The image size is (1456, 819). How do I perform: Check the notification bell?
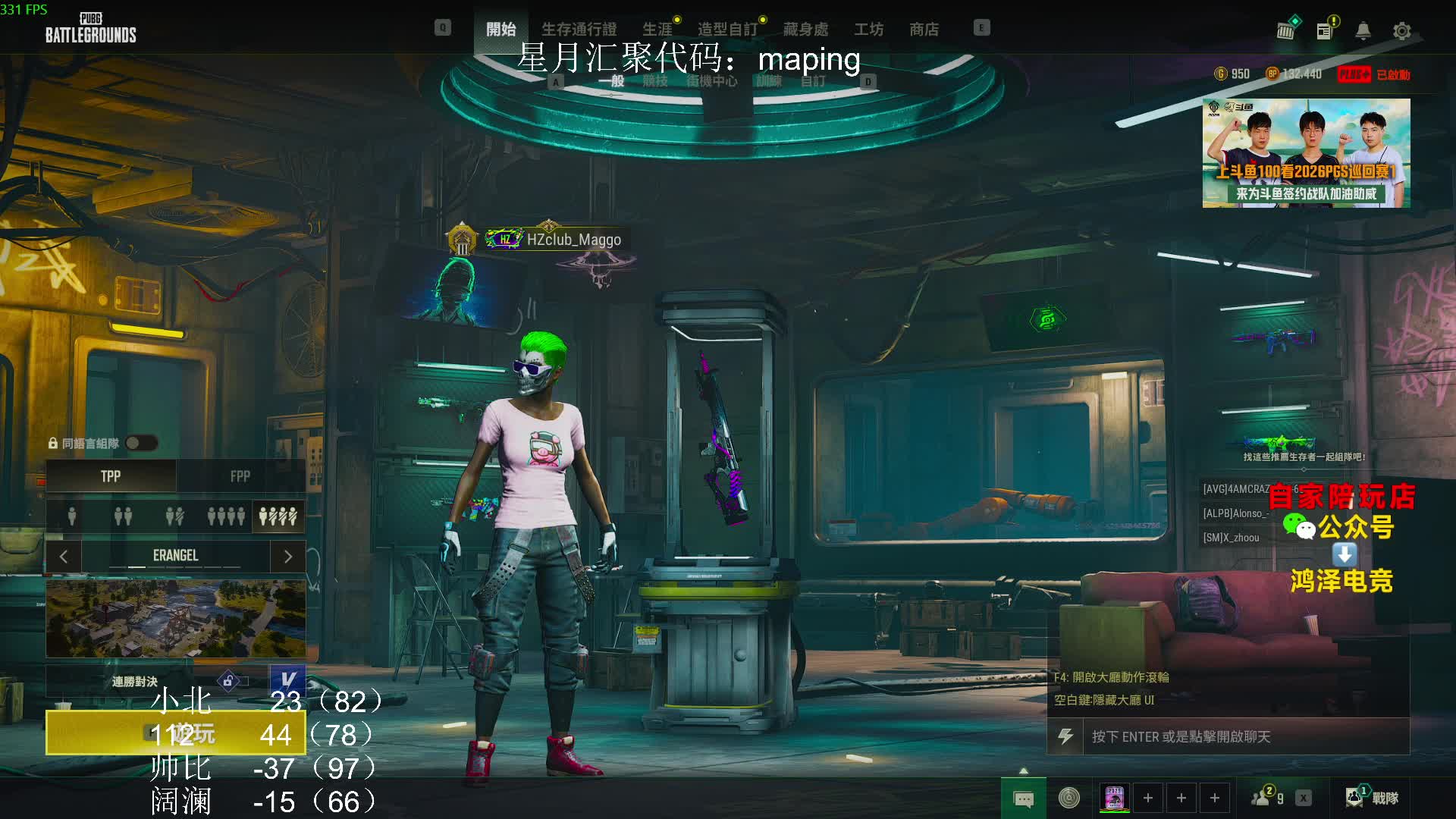pos(1363,31)
